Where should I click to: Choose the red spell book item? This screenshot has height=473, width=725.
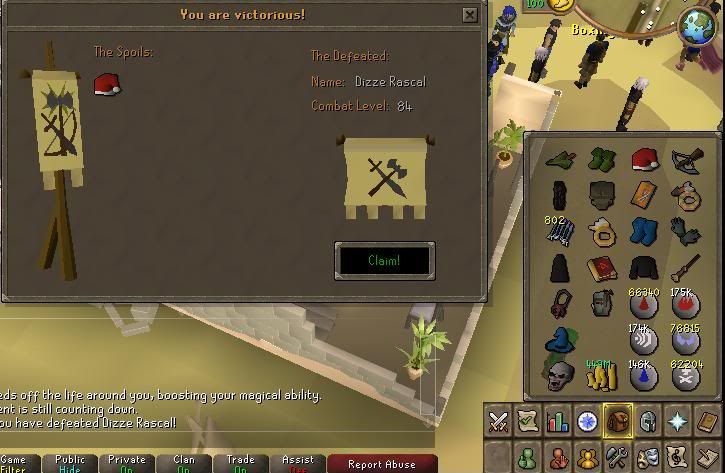601,268
